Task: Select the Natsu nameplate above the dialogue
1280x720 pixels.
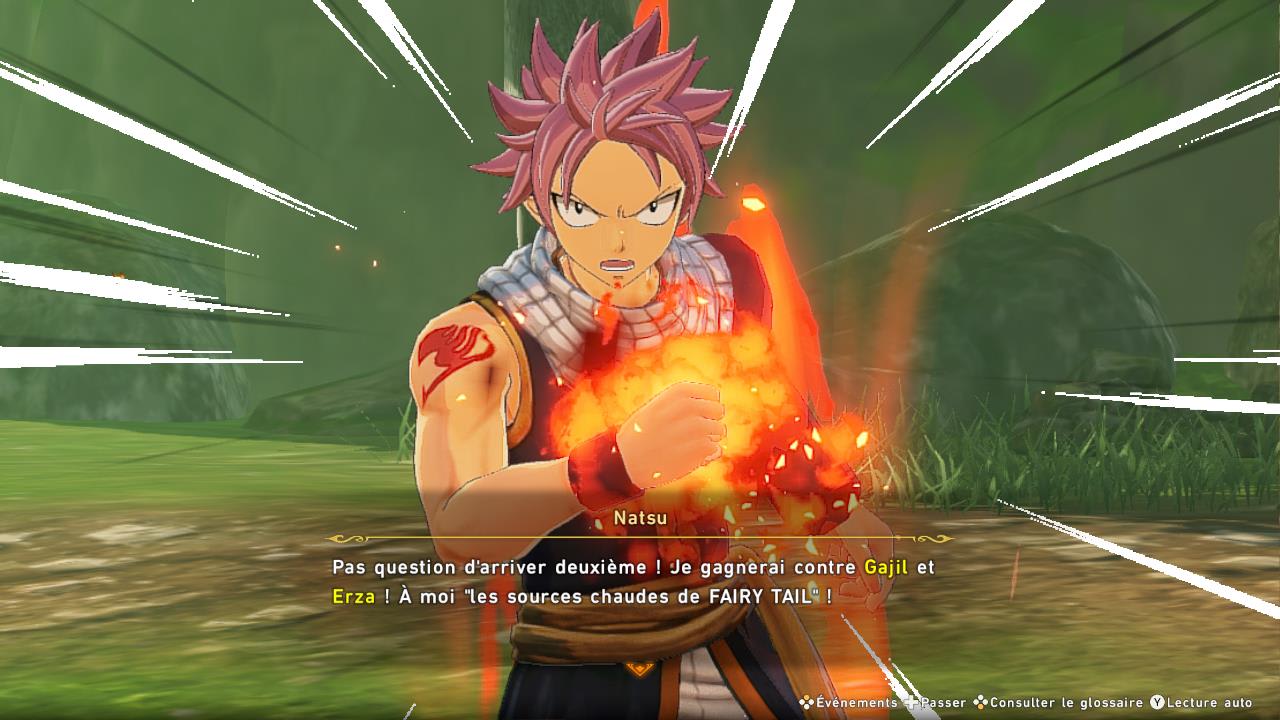Action: [642, 518]
